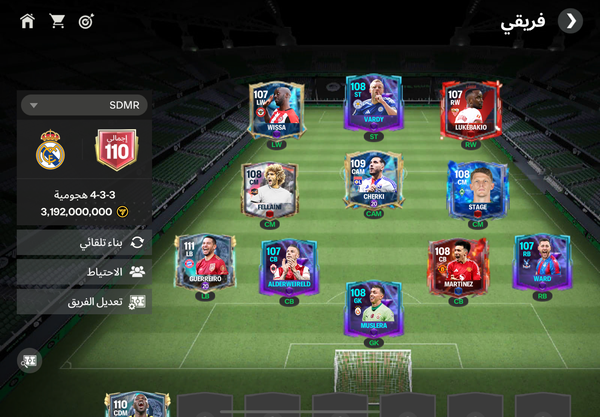The height and width of the screenshot is (417, 600).
Task: Open the home screen icon
Action: [x=28, y=21]
